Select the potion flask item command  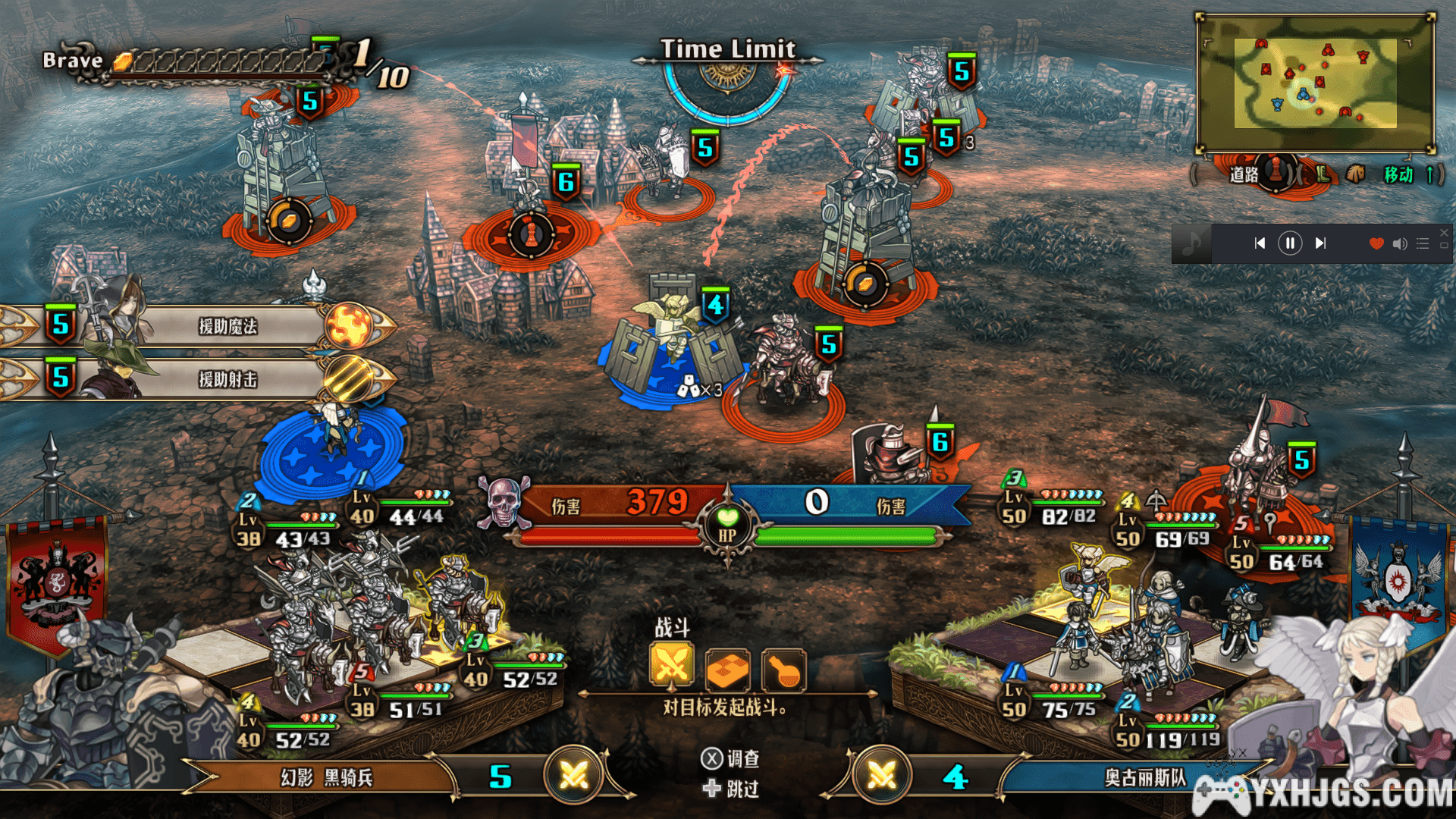[x=783, y=670]
